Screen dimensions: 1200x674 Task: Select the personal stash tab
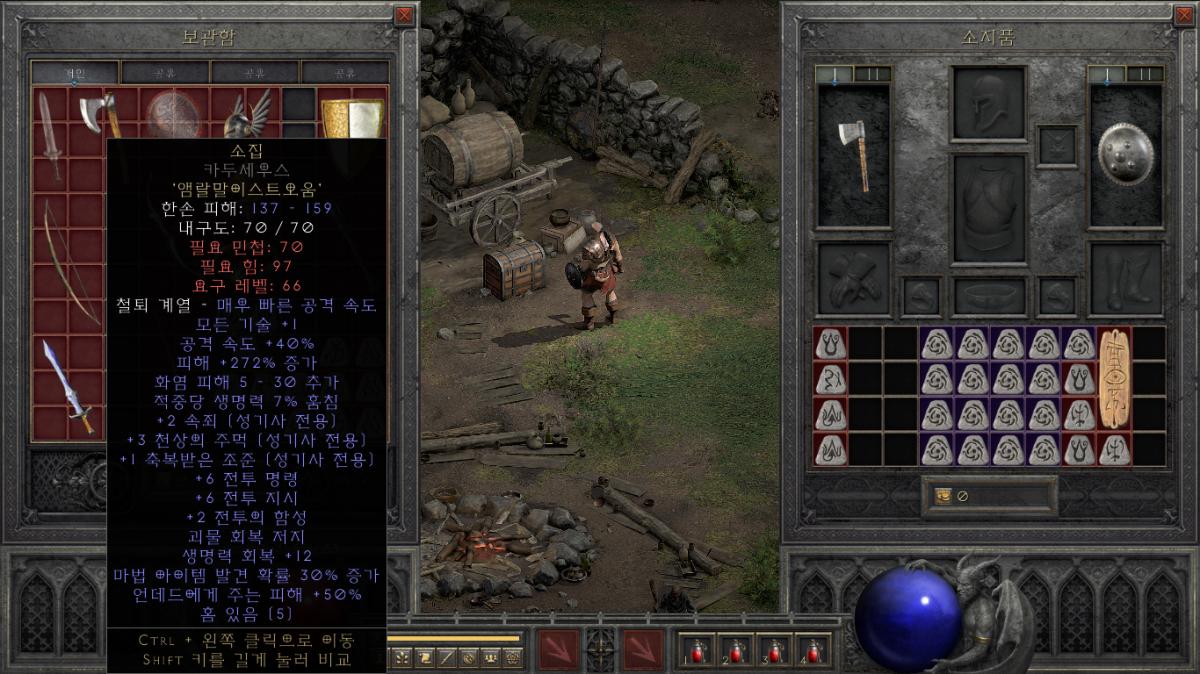pyautogui.click(x=76, y=72)
